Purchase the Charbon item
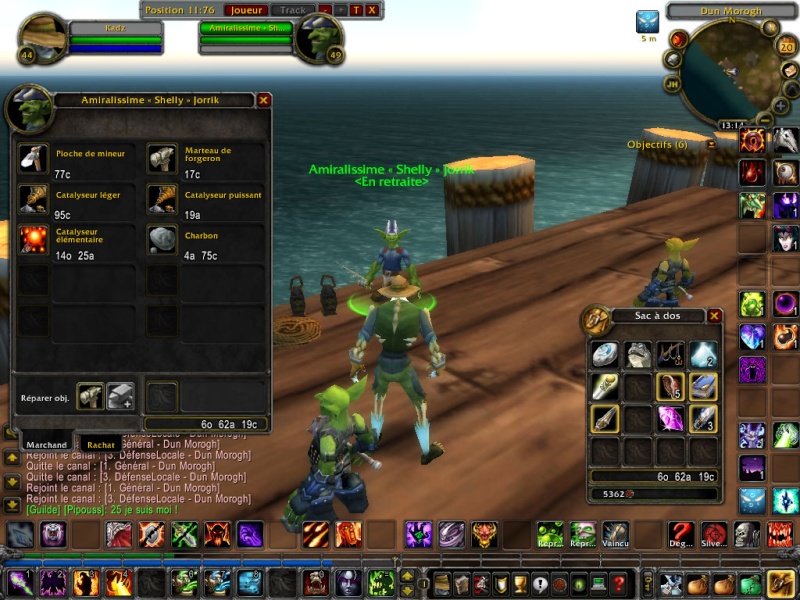The height and width of the screenshot is (600, 800). coord(162,239)
